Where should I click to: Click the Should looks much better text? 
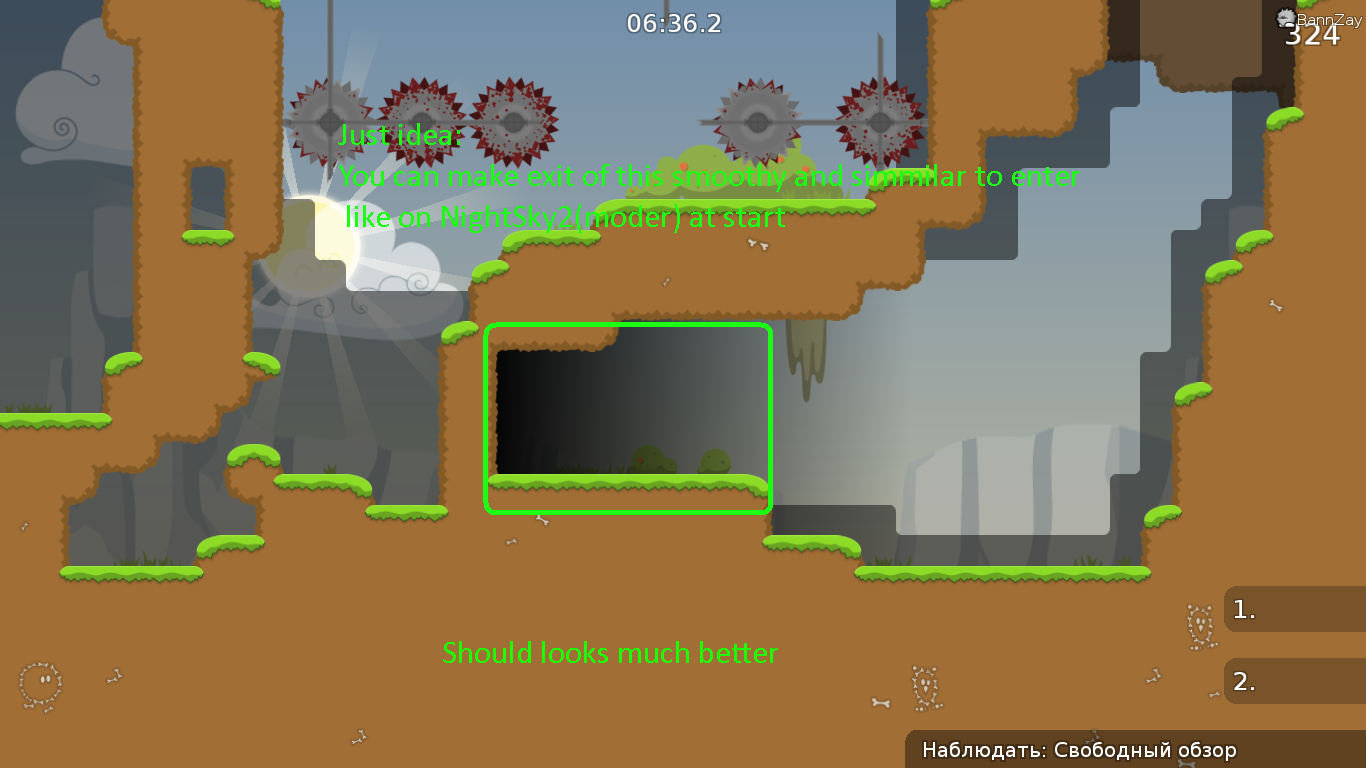(x=611, y=653)
